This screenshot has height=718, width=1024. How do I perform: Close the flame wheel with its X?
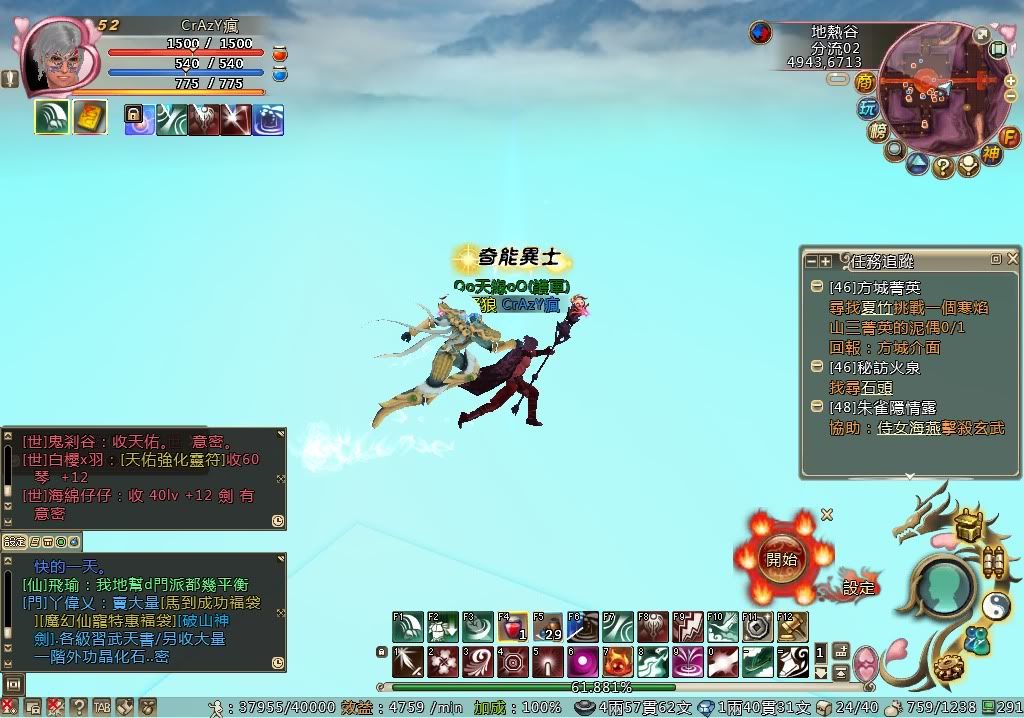click(x=827, y=515)
